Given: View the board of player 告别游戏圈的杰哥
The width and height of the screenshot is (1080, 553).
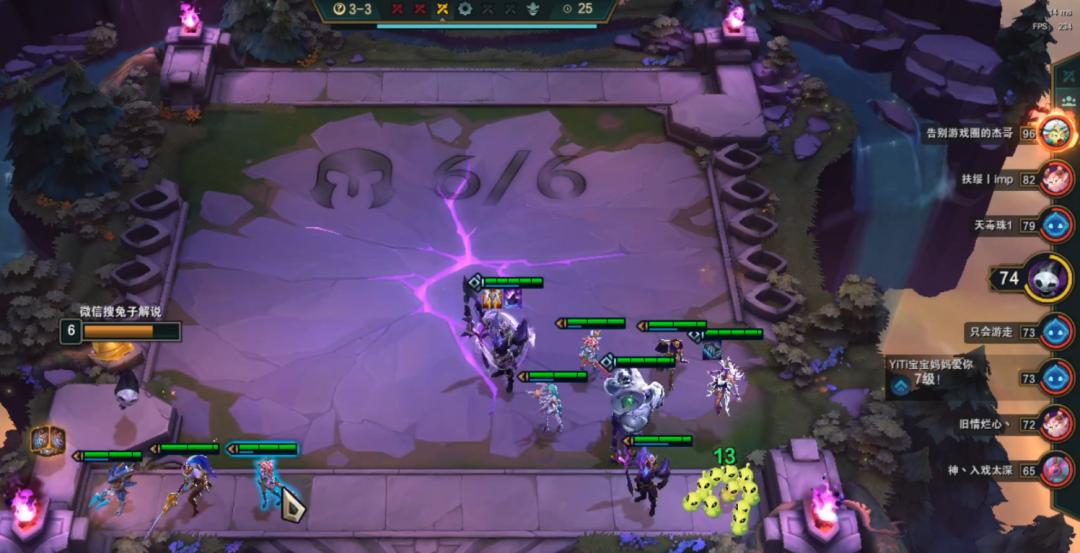Looking at the screenshot, I should click(1055, 132).
